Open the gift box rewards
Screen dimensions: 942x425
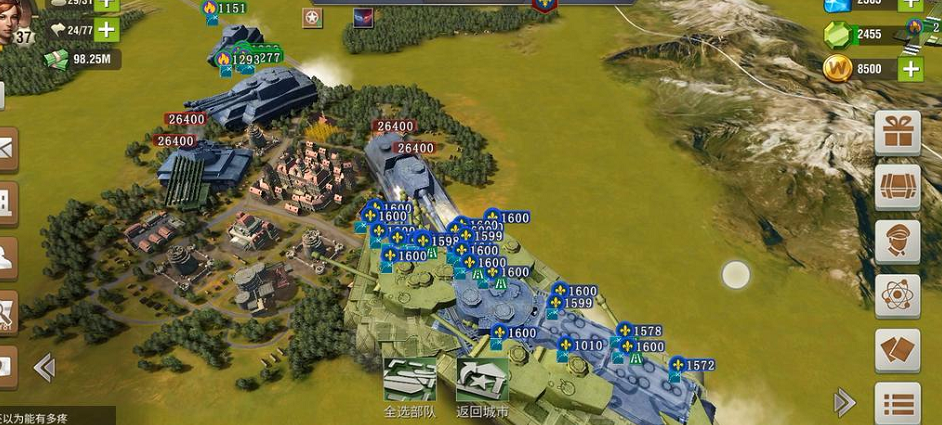[x=897, y=133]
